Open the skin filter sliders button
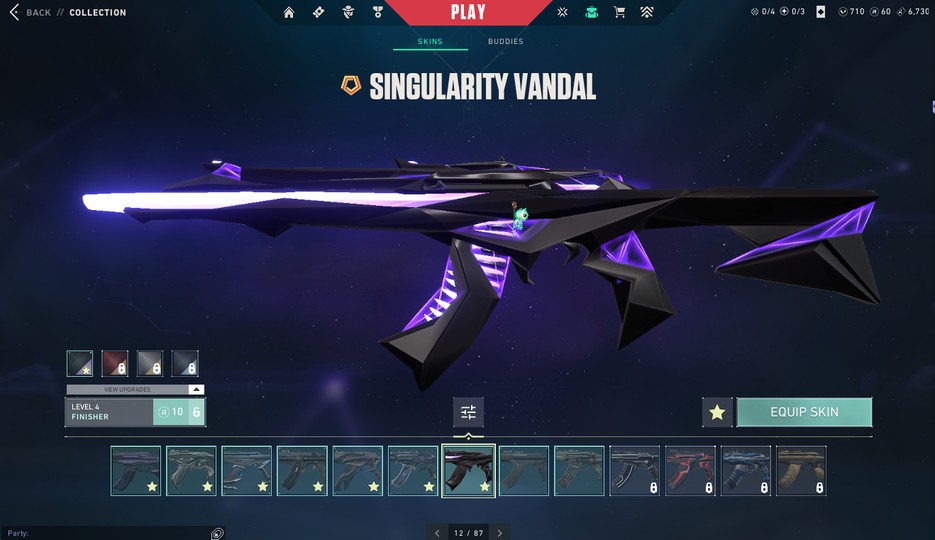935x540 pixels. pyautogui.click(x=467, y=412)
